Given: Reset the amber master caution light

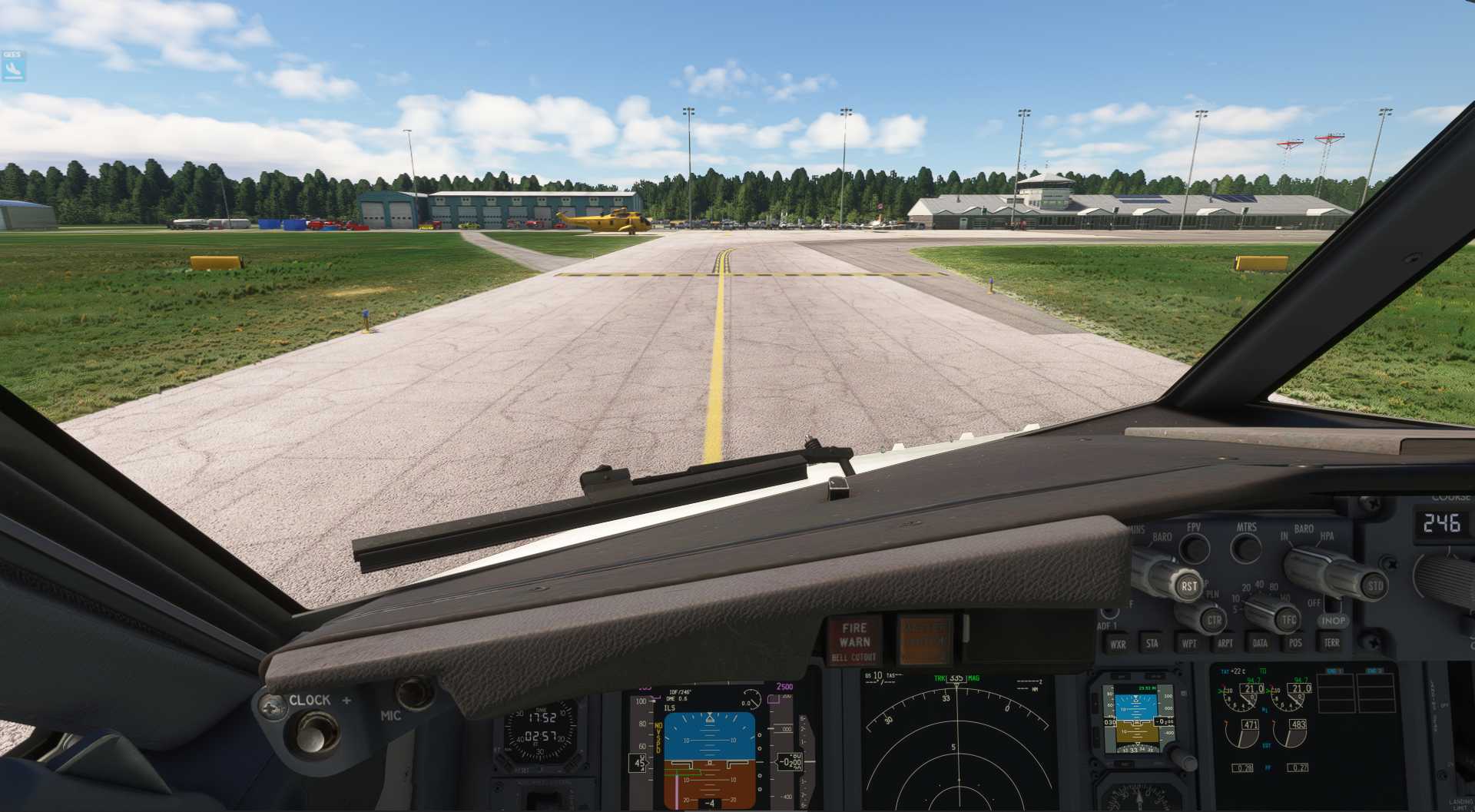Looking at the screenshot, I should tap(924, 639).
